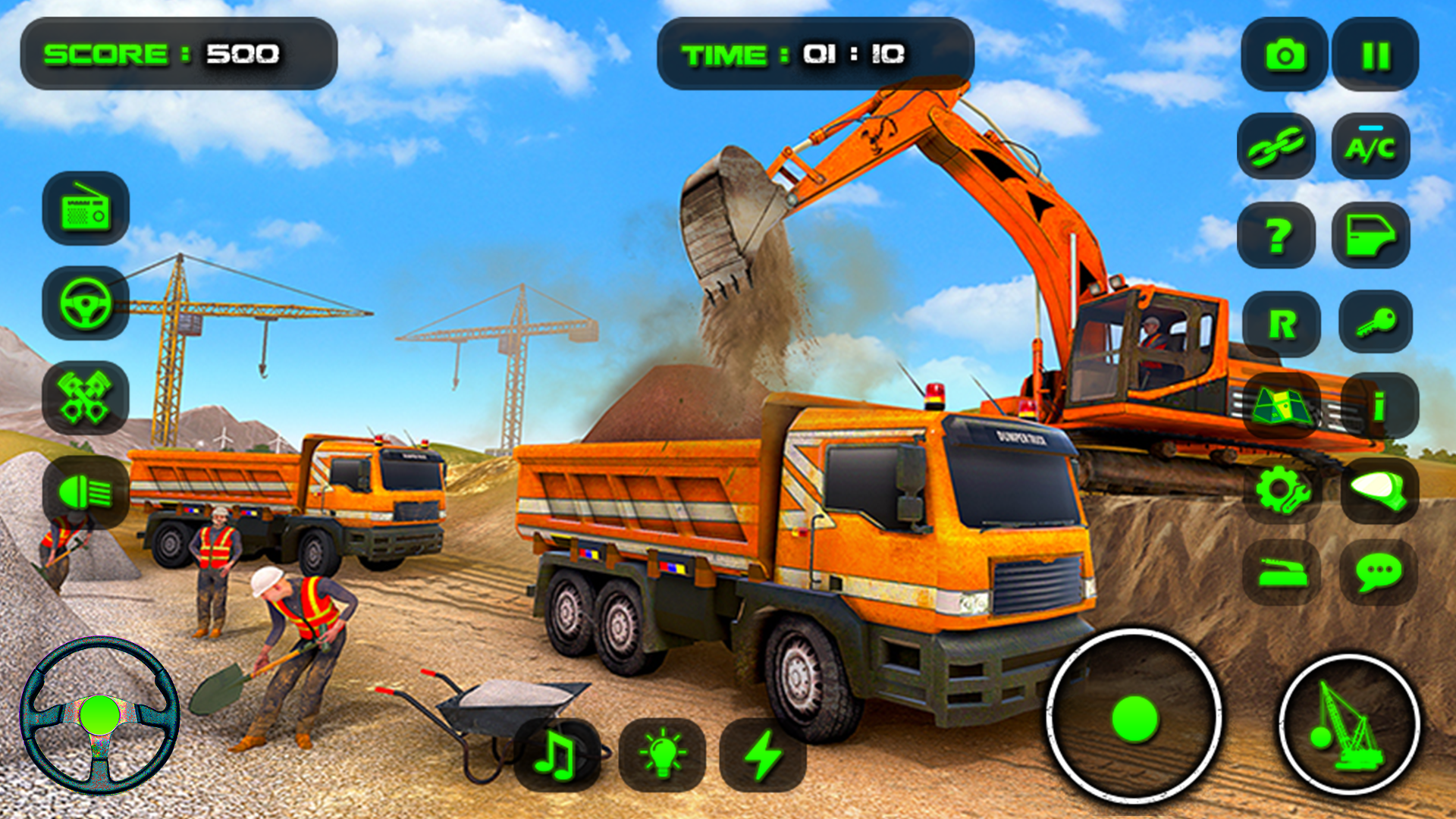Viewport: 1456px width, 819px height.
Task: Activate the crane control button
Action: [1349, 726]
